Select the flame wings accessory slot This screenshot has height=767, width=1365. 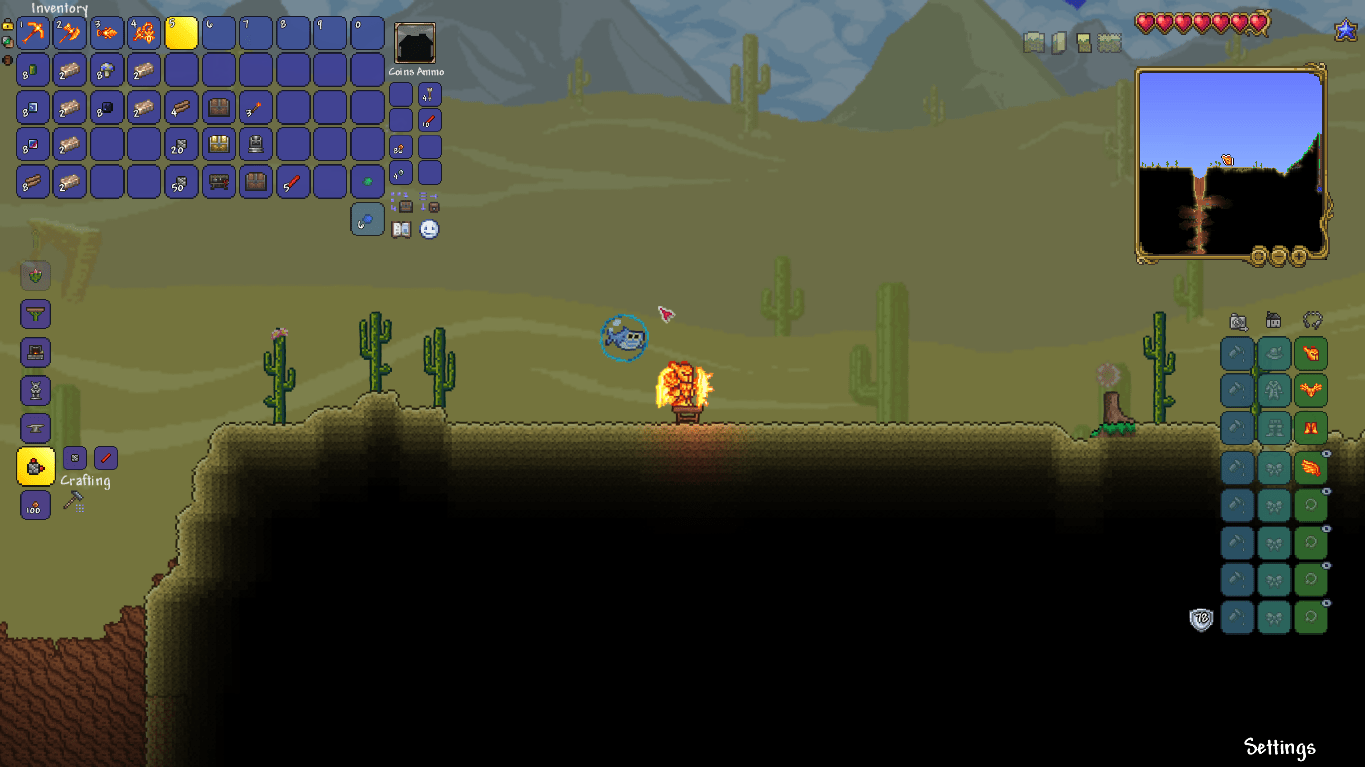(x=1311, y=466)
